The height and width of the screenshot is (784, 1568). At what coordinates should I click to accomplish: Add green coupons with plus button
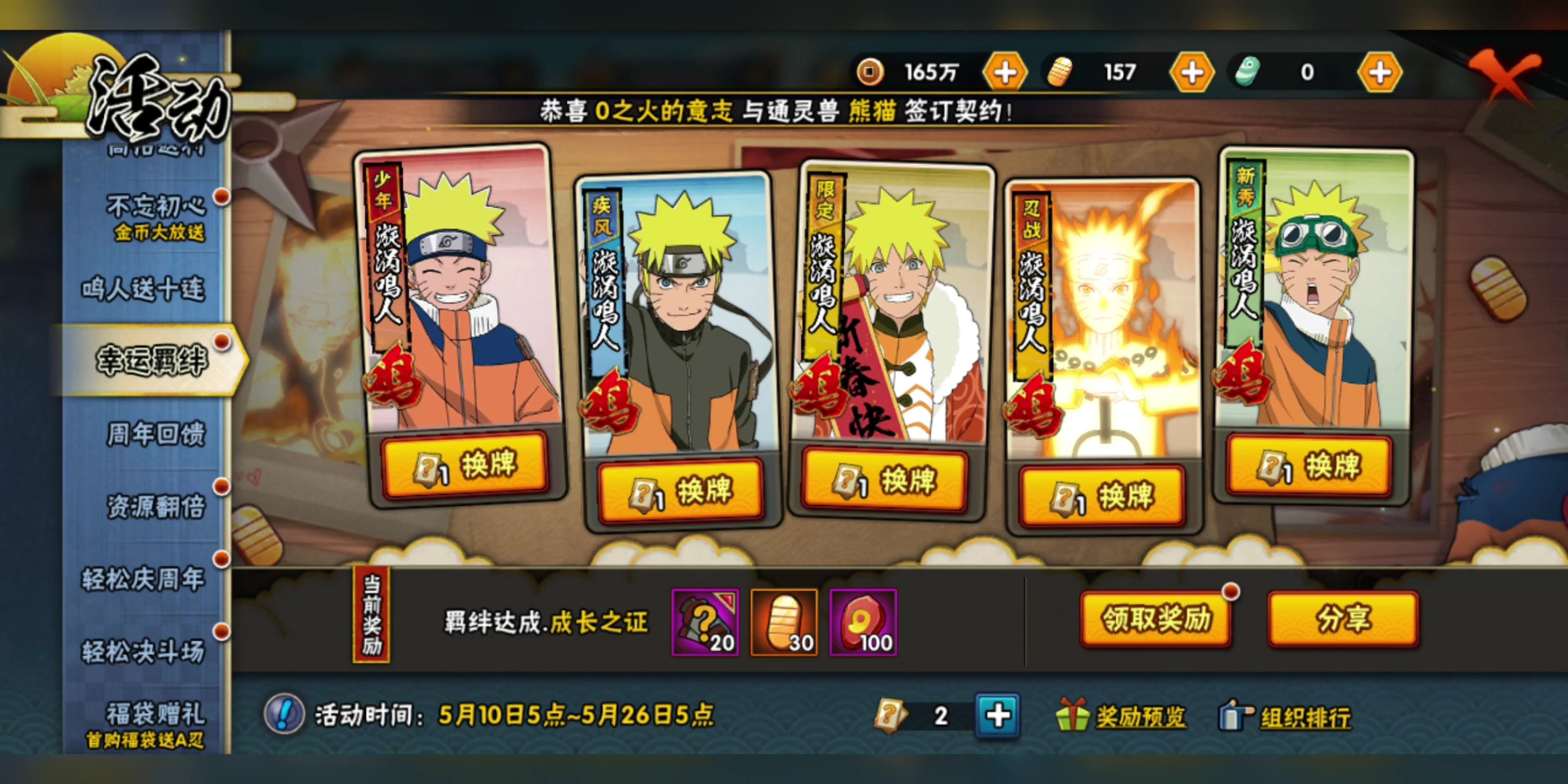click(1380, 73)
